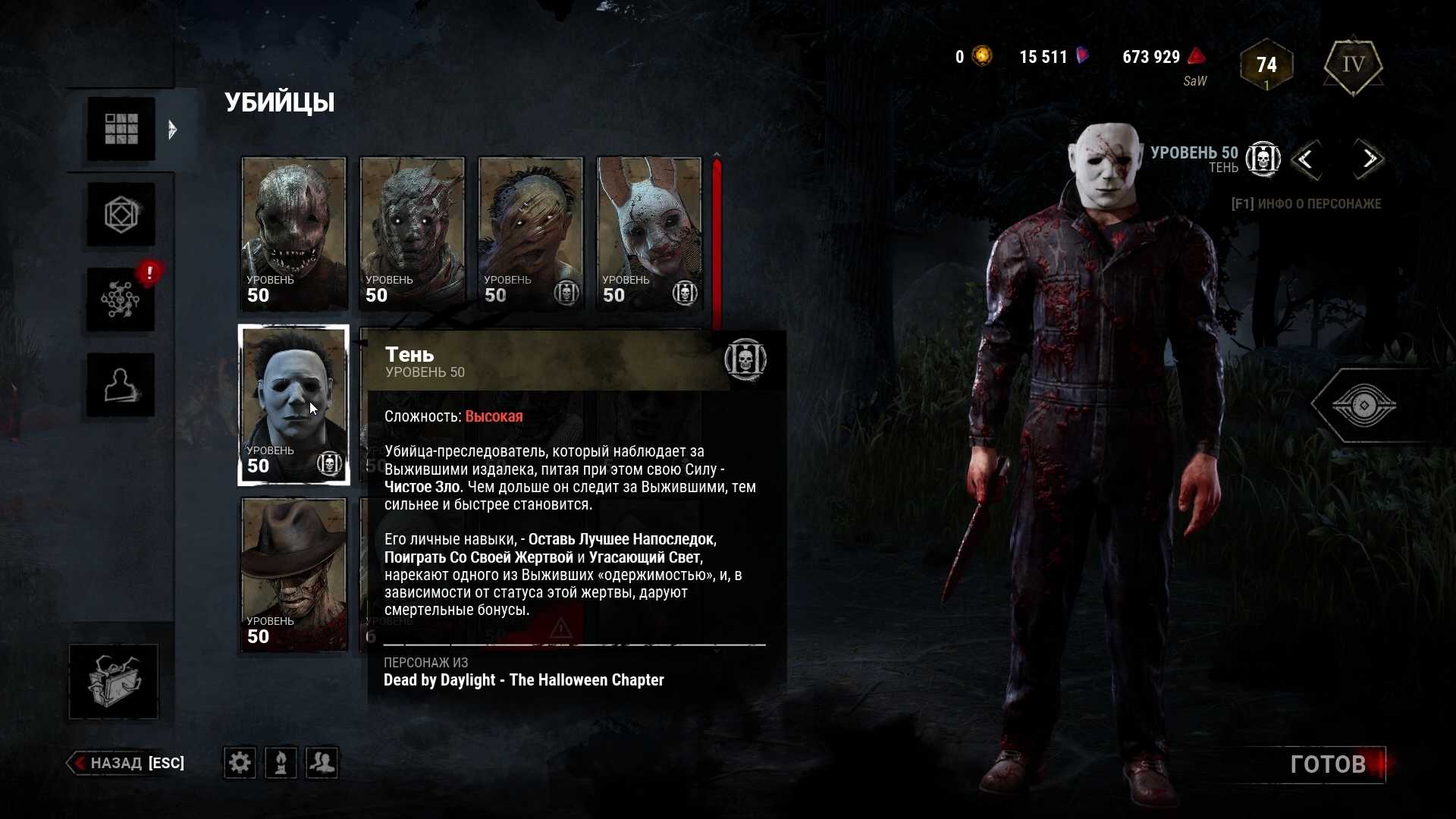The height and width of the screenshot is (819, 1456).
Task: Open the character grid tab
Action: coord(121,129)
